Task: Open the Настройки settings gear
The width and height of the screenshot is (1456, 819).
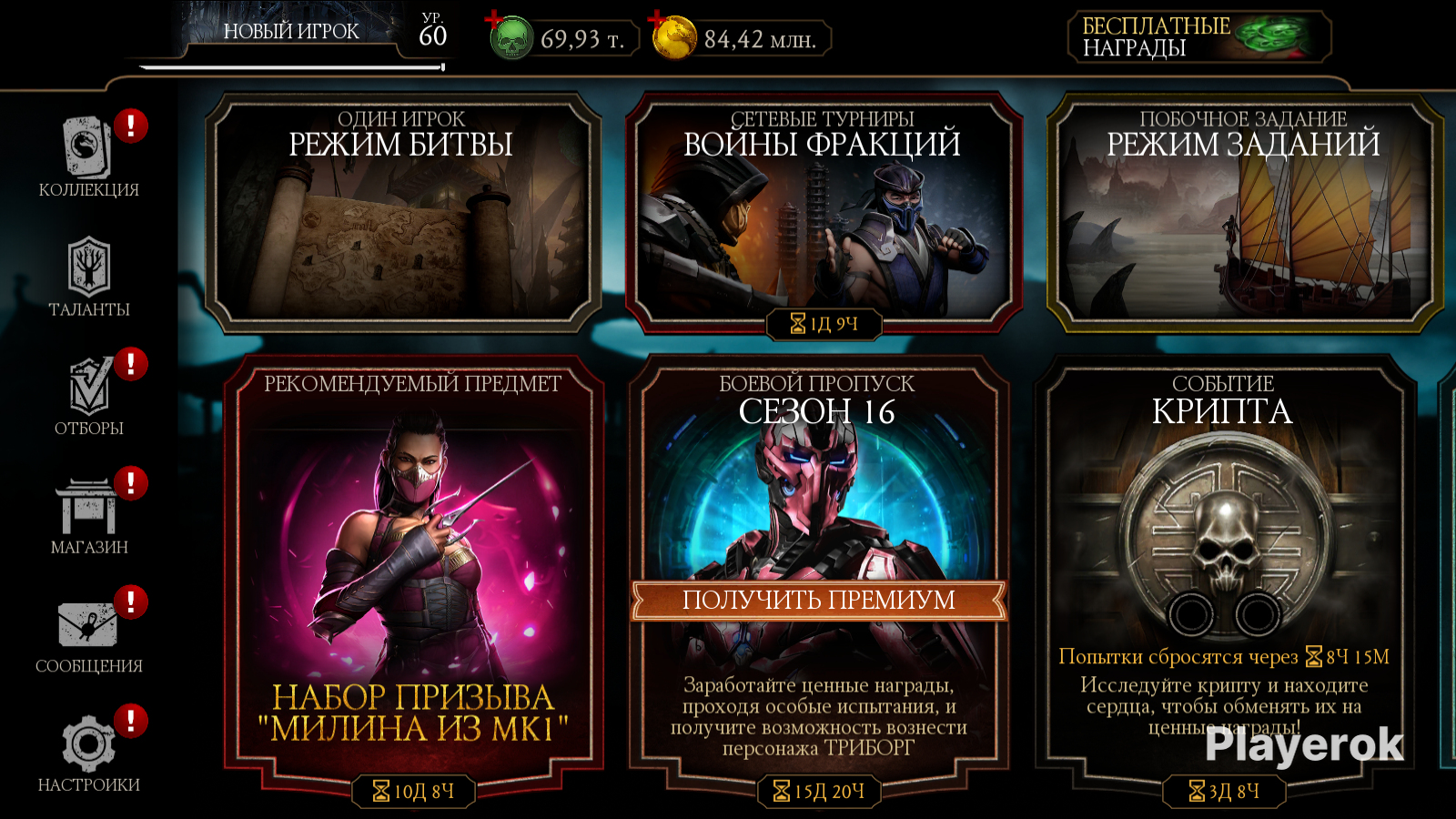Action: [x=88, y=752]
